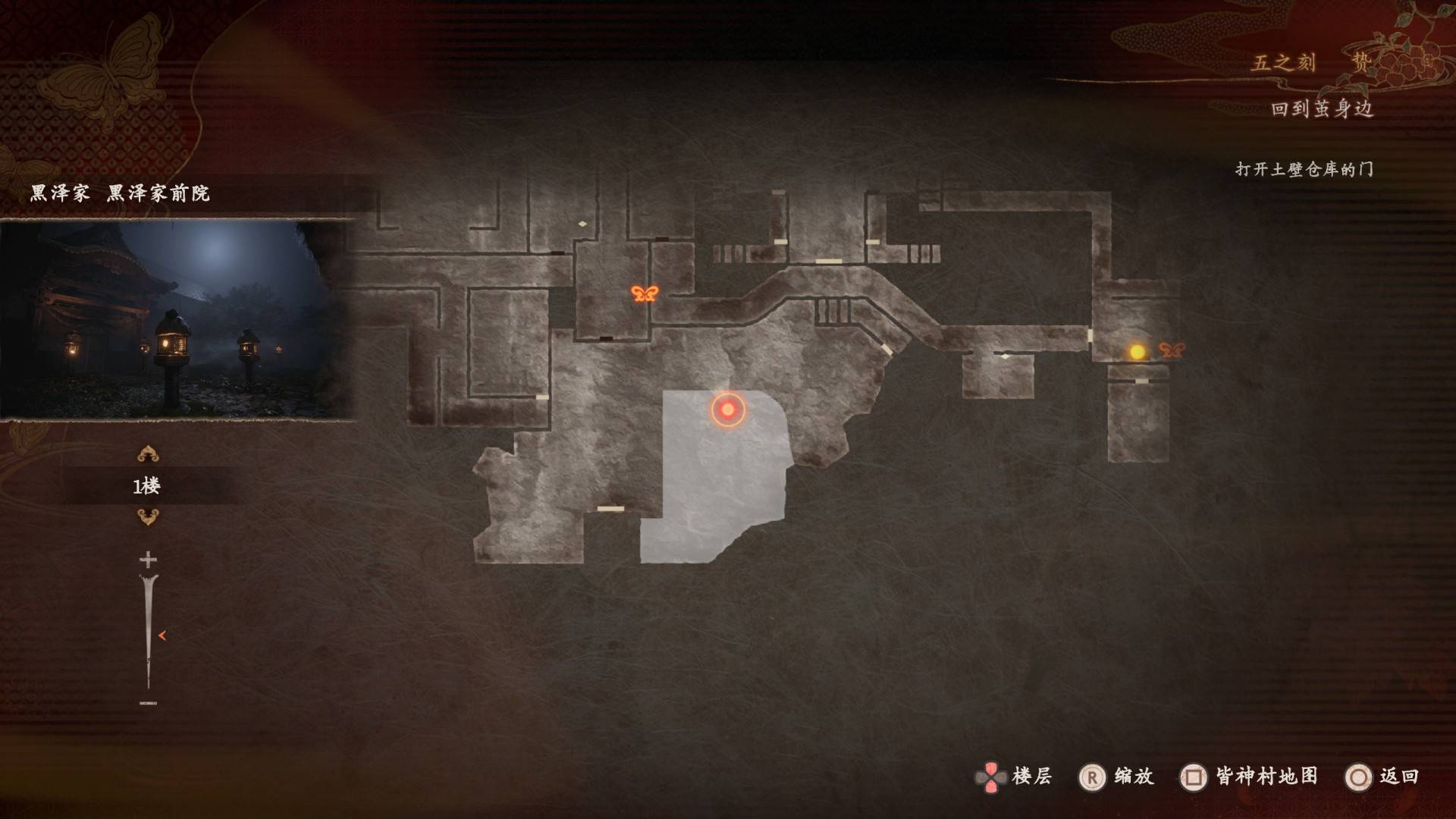Viewport: 1456px width, 819px height.
Task: Open the 黑泽家前院 location preview image
Action: [178, 318]
